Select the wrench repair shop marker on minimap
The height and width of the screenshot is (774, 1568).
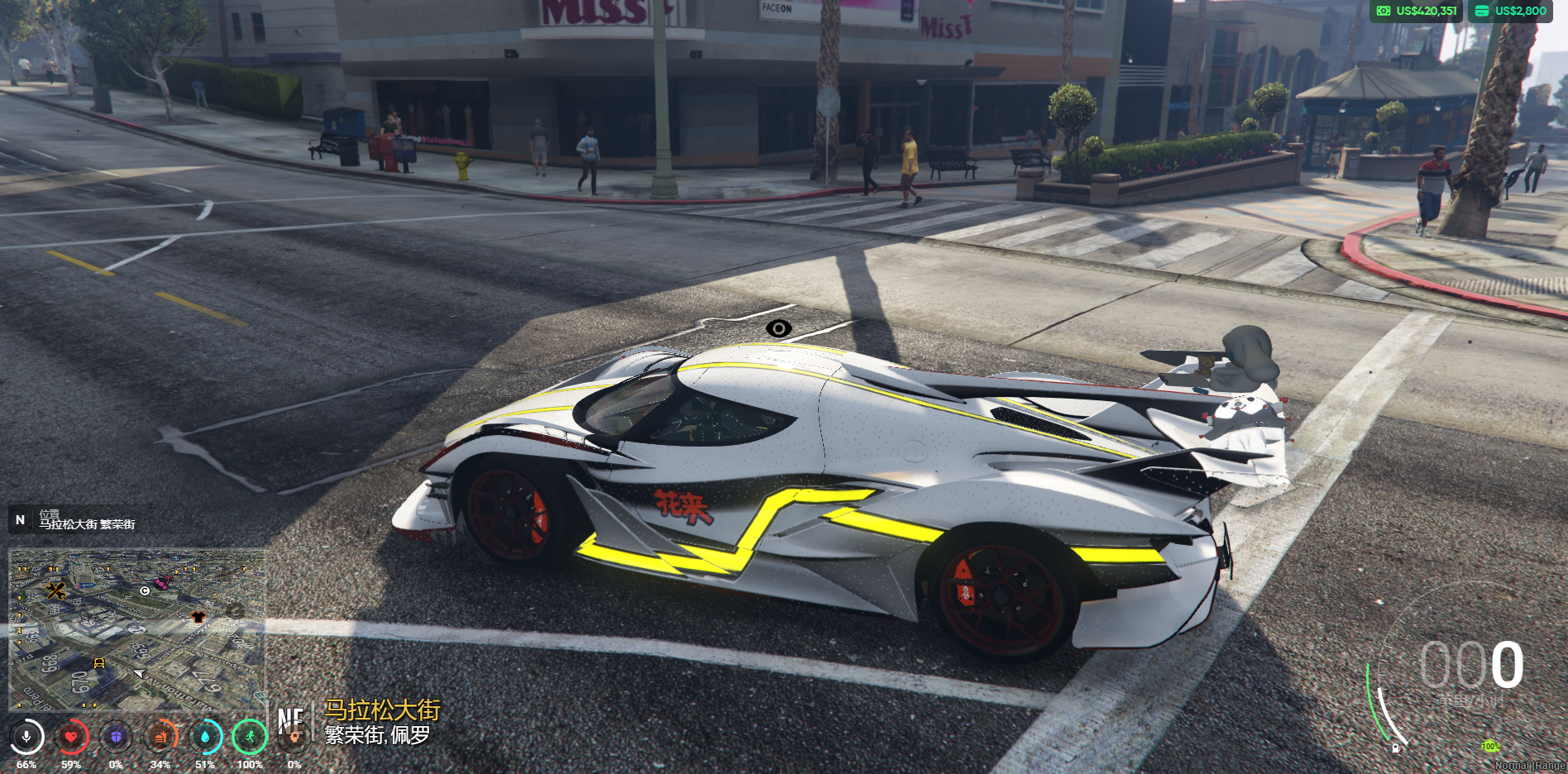click(55, 590)
